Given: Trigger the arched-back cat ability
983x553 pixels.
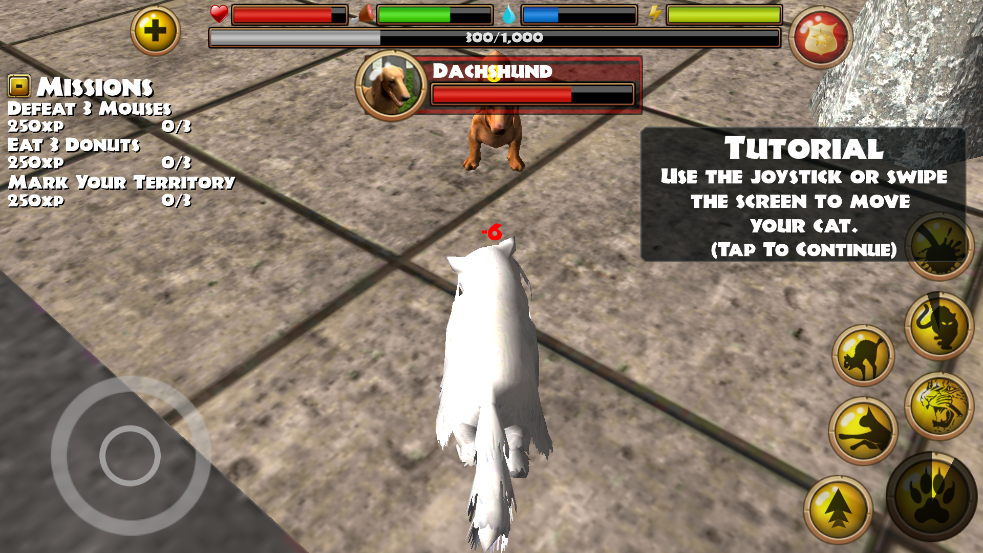Looking at the screenshot, I should click(x=863, y=355).
